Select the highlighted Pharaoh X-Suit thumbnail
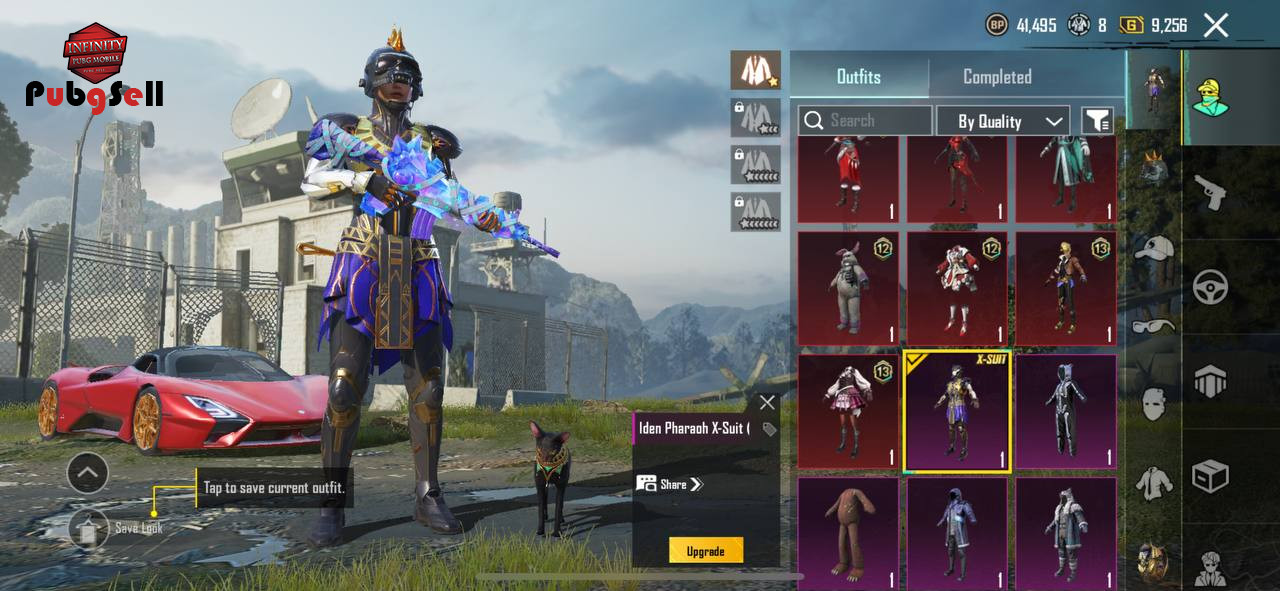Screen dimensions: 1280x591 tap(956, 411)
